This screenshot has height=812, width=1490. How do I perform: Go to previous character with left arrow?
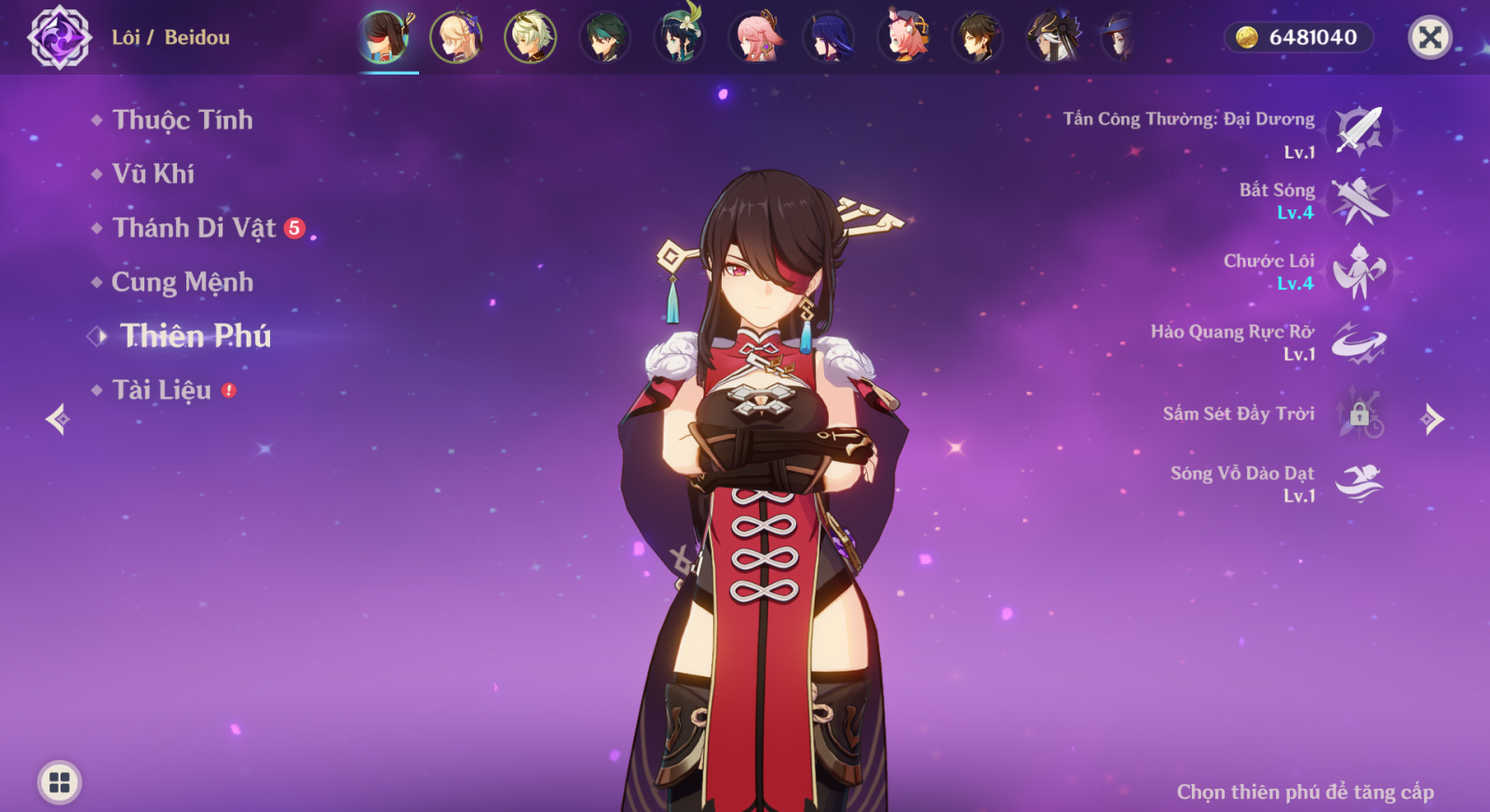58,419
